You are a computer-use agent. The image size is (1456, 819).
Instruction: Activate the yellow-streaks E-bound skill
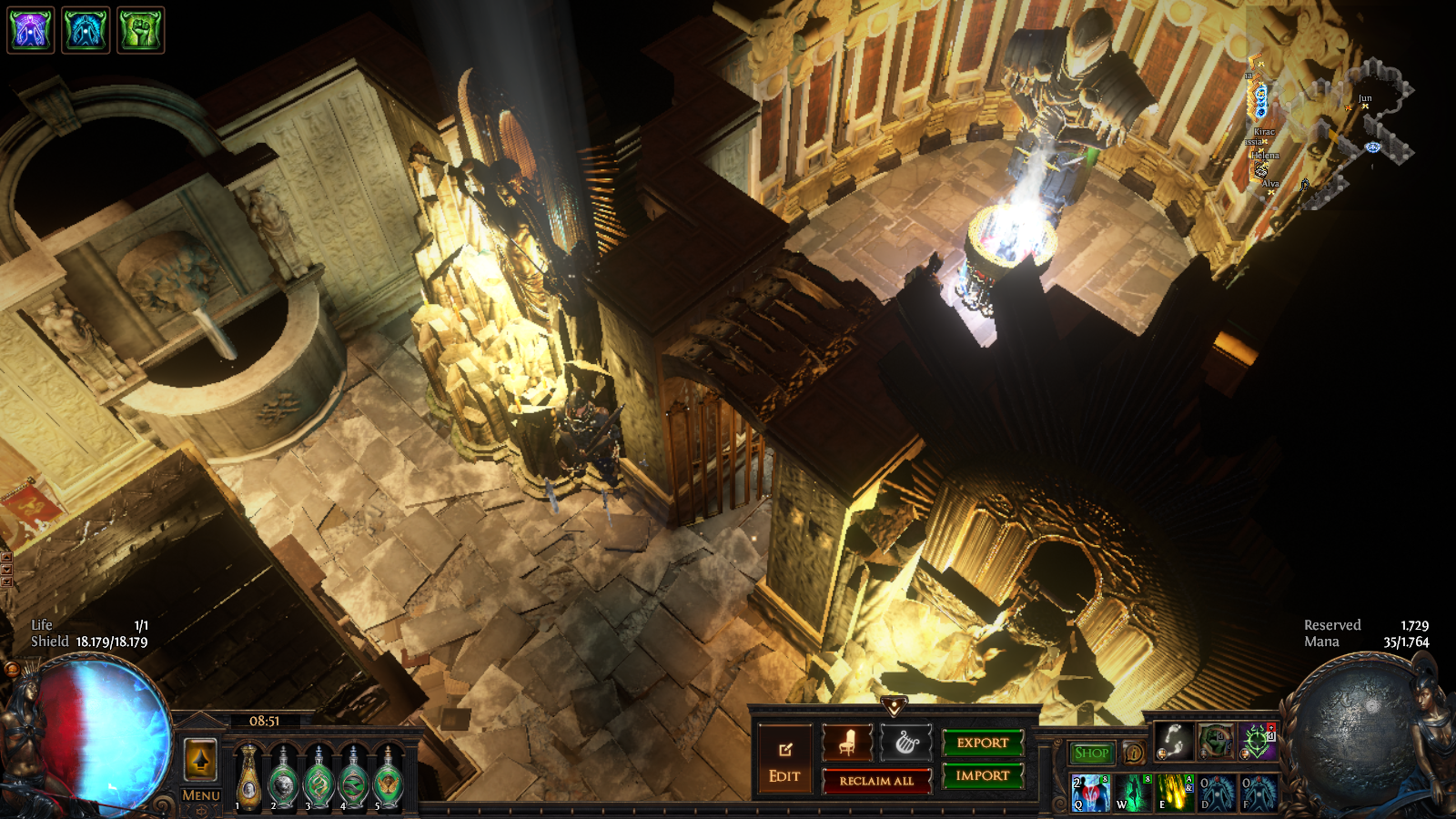[x=1175, y=793]
